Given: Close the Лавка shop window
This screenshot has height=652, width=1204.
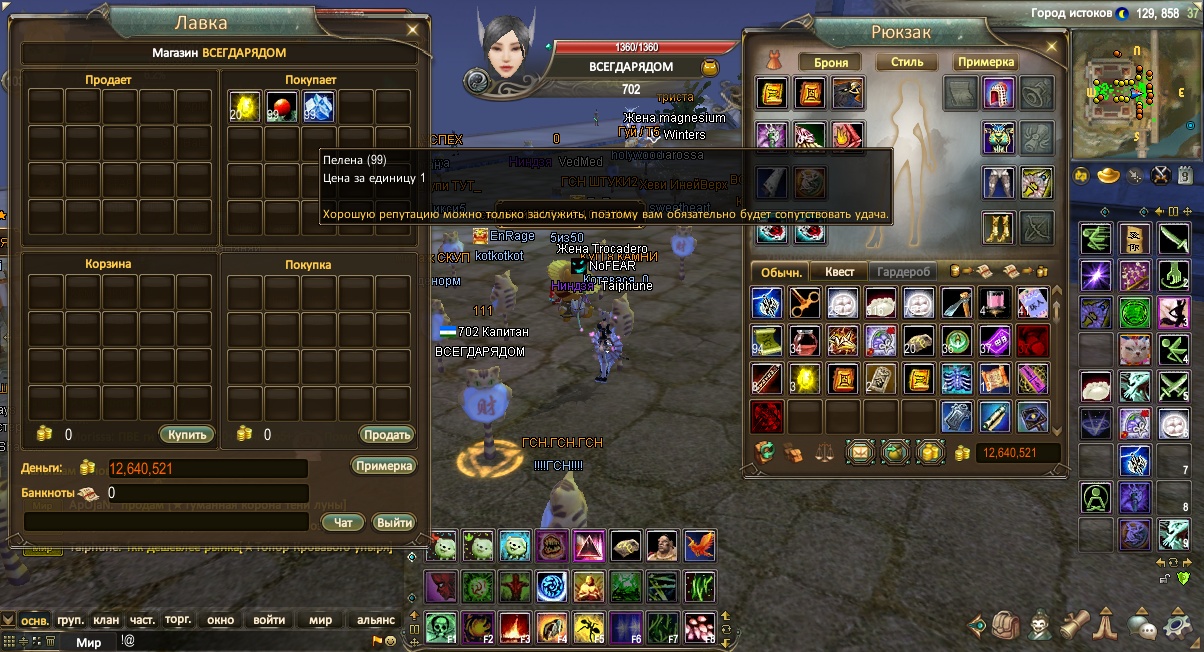Looking at the screenshot, I should 413,30.
